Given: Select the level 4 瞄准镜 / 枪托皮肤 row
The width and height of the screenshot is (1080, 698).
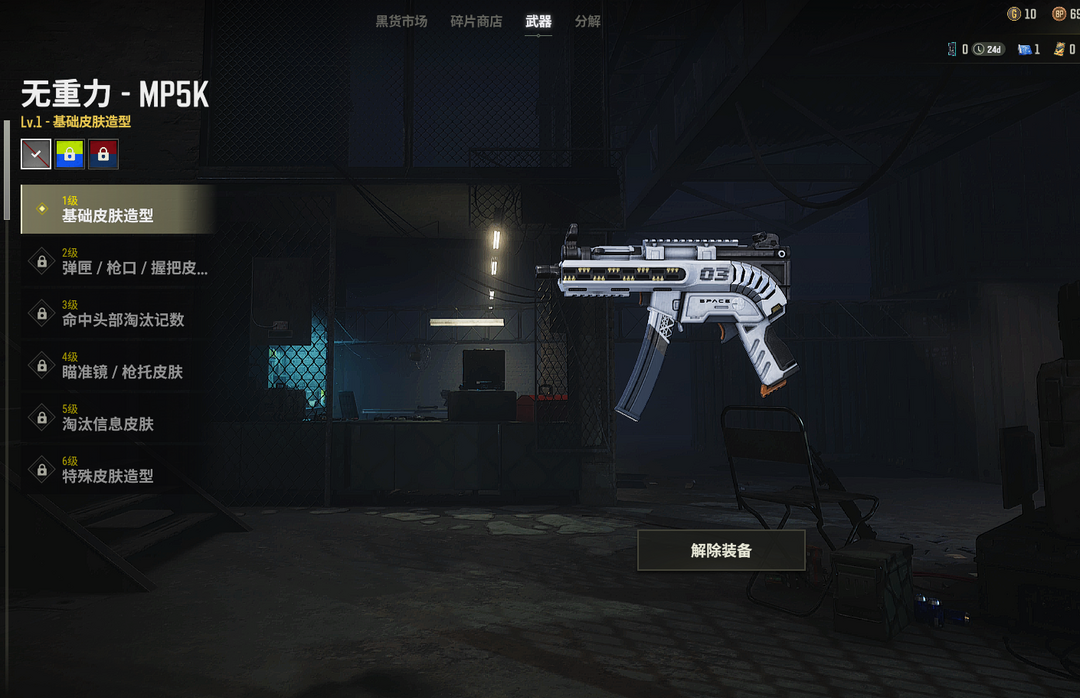Looking at the screenshot, I should [118, 366].
